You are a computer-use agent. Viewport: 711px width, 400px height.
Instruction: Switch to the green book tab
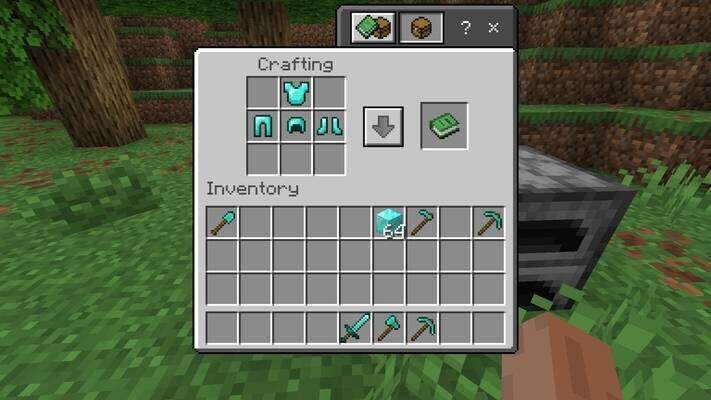374,28
